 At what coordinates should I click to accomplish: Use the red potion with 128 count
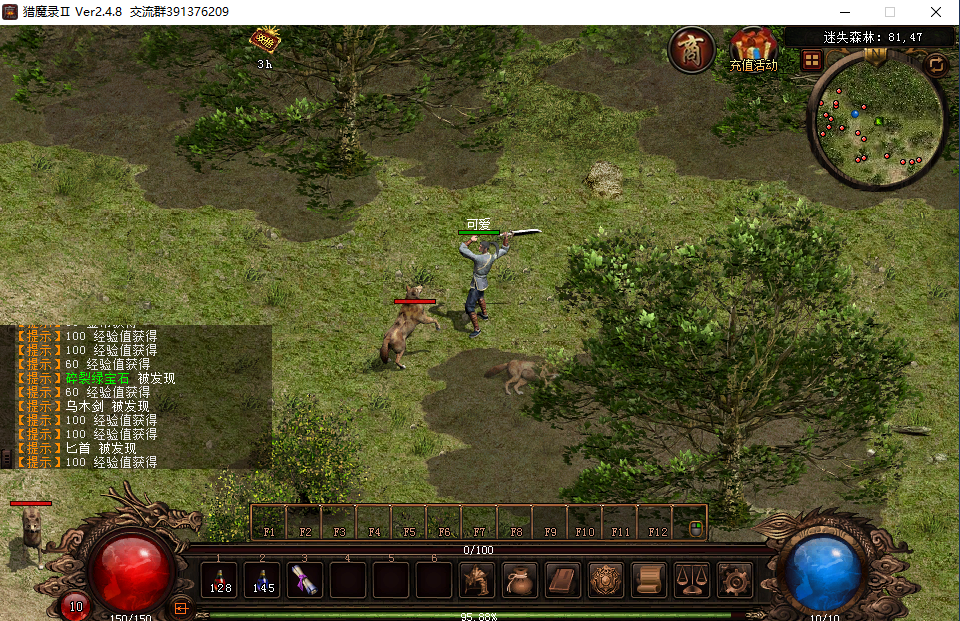click(220, 580)
